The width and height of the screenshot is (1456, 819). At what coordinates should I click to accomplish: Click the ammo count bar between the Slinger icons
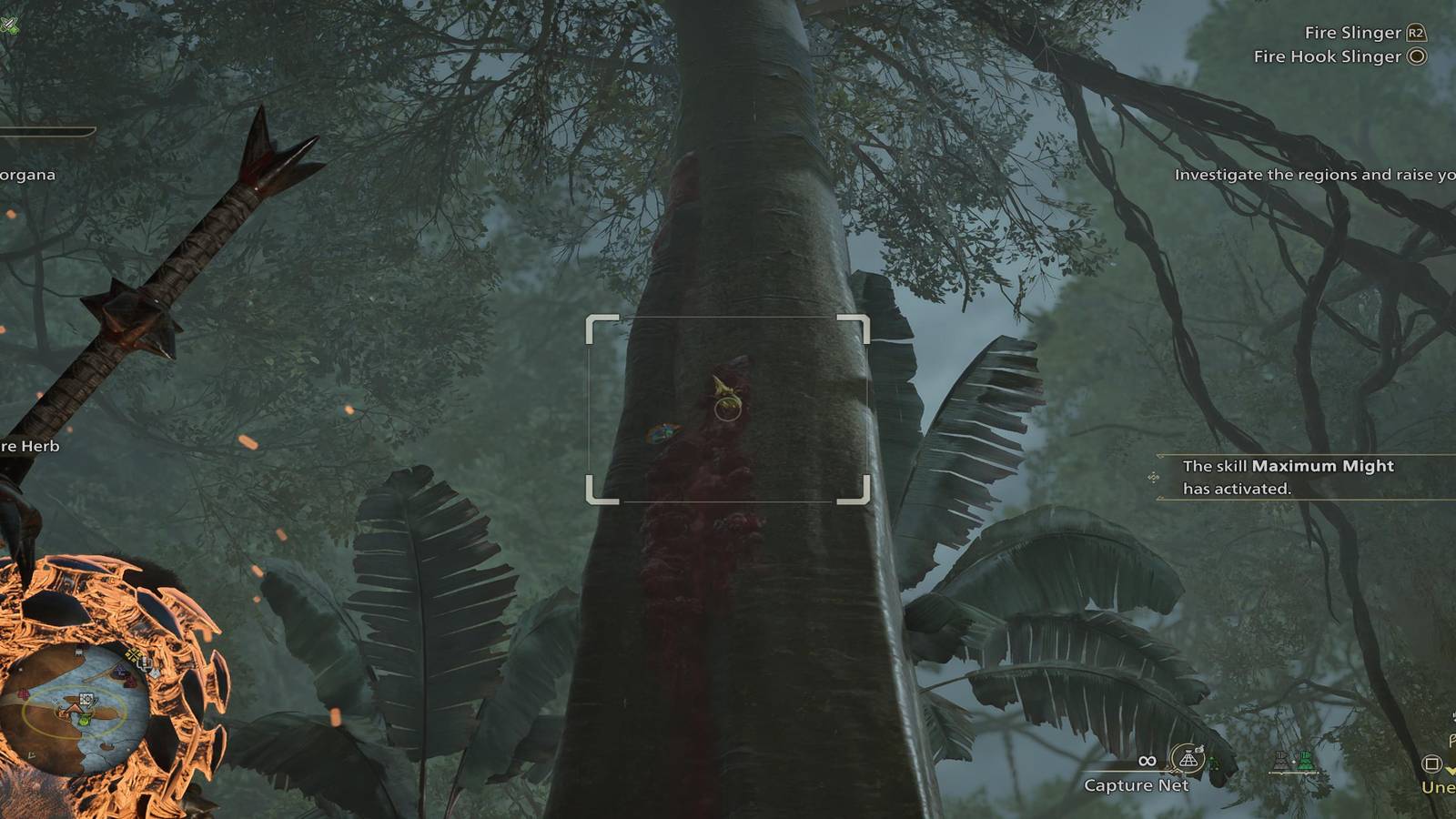coord(1293,773)
